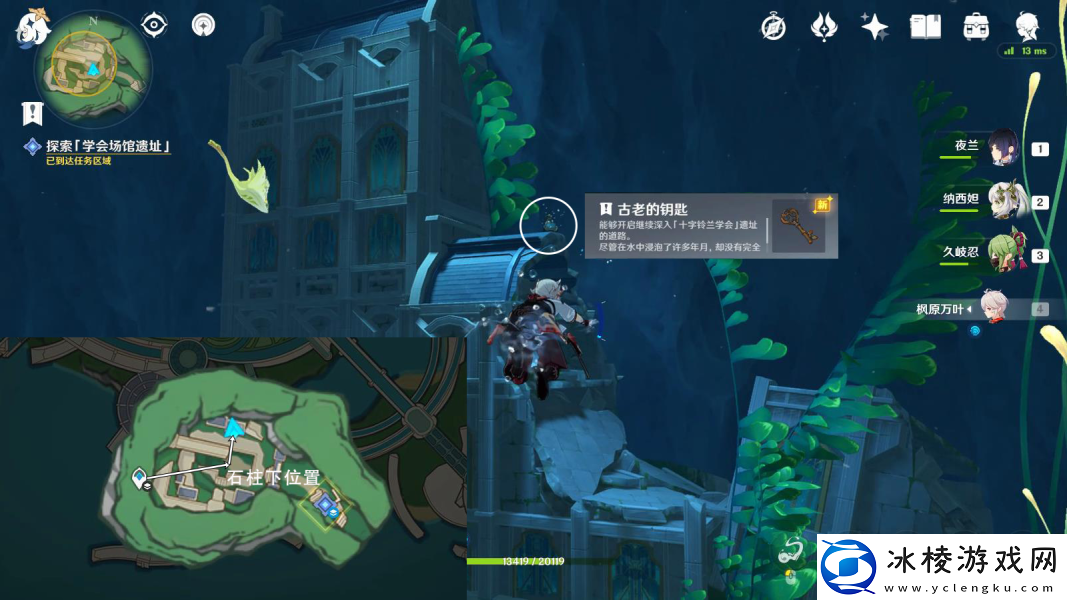
Task: Click the exclamation quest icon under the minimap
Action: click(34, 111)
